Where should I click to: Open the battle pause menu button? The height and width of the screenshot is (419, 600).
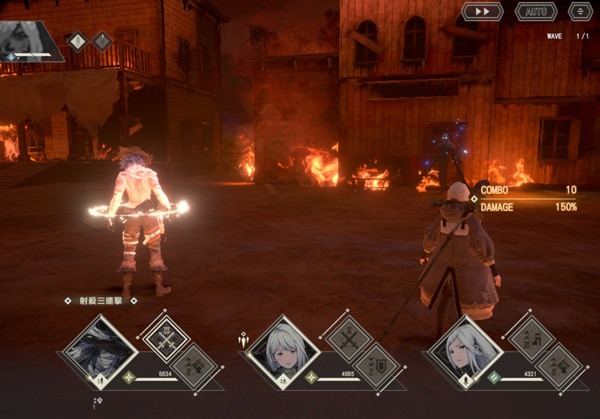pos(580,12)
